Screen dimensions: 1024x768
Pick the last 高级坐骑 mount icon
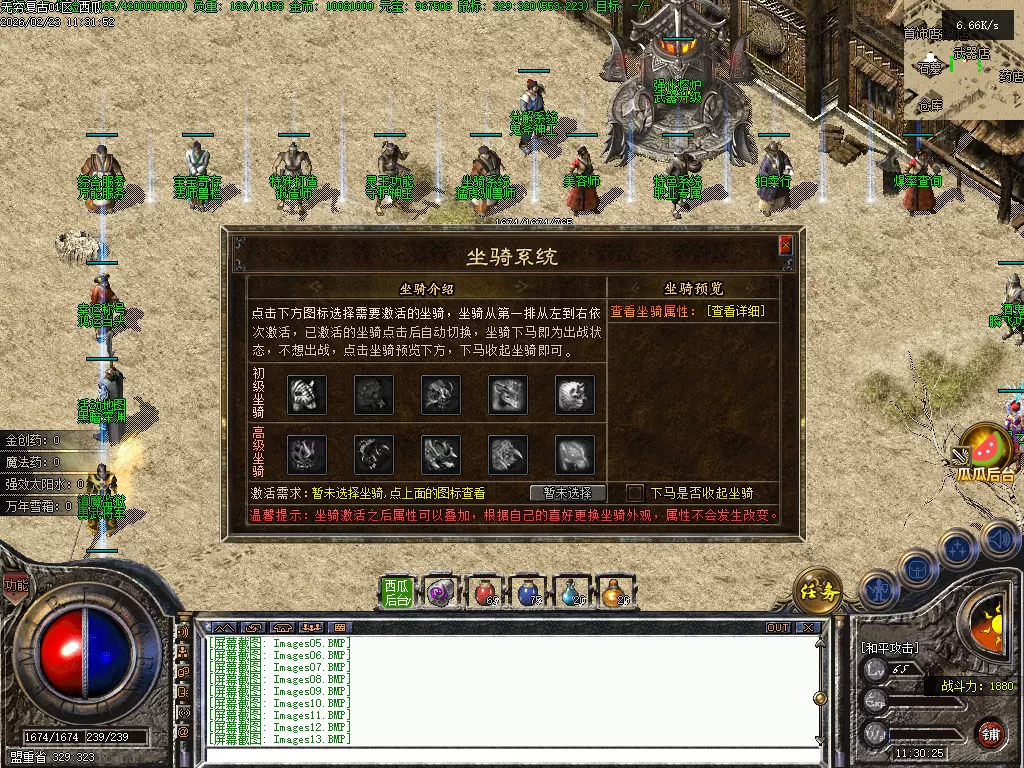575,454
